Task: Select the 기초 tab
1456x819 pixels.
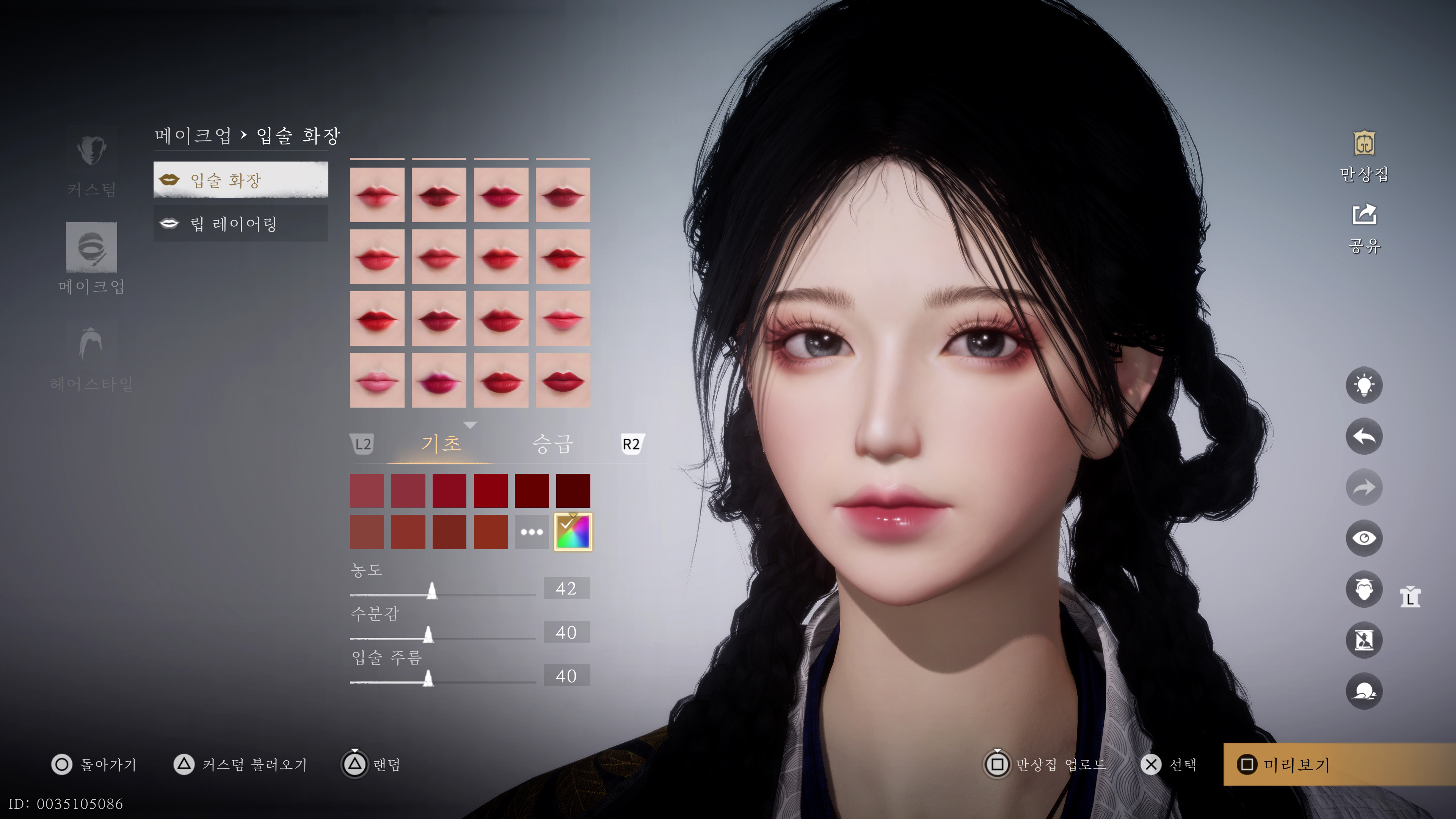Action: (442, 444)
